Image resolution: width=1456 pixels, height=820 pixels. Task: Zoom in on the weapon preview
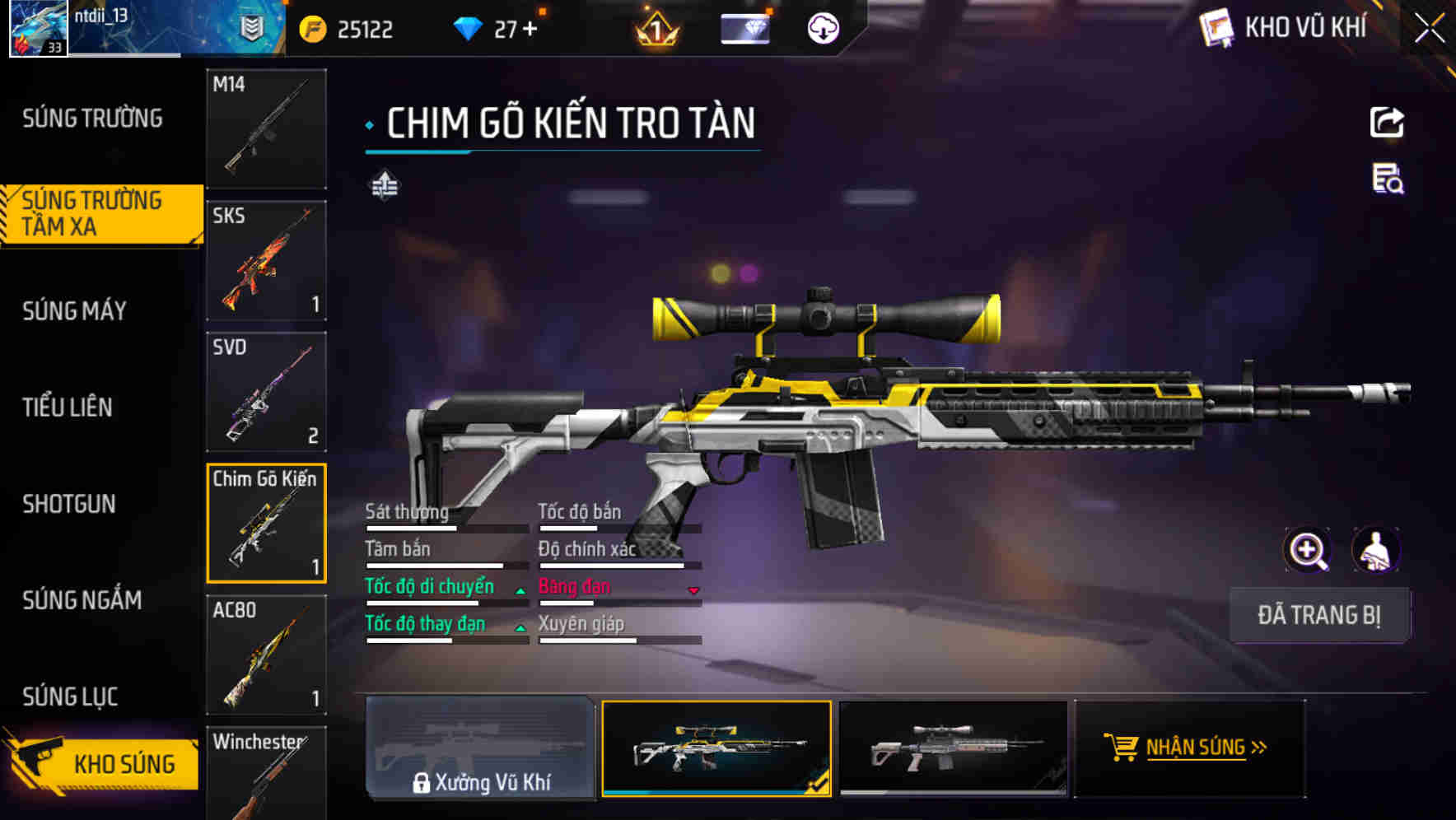1308,550
